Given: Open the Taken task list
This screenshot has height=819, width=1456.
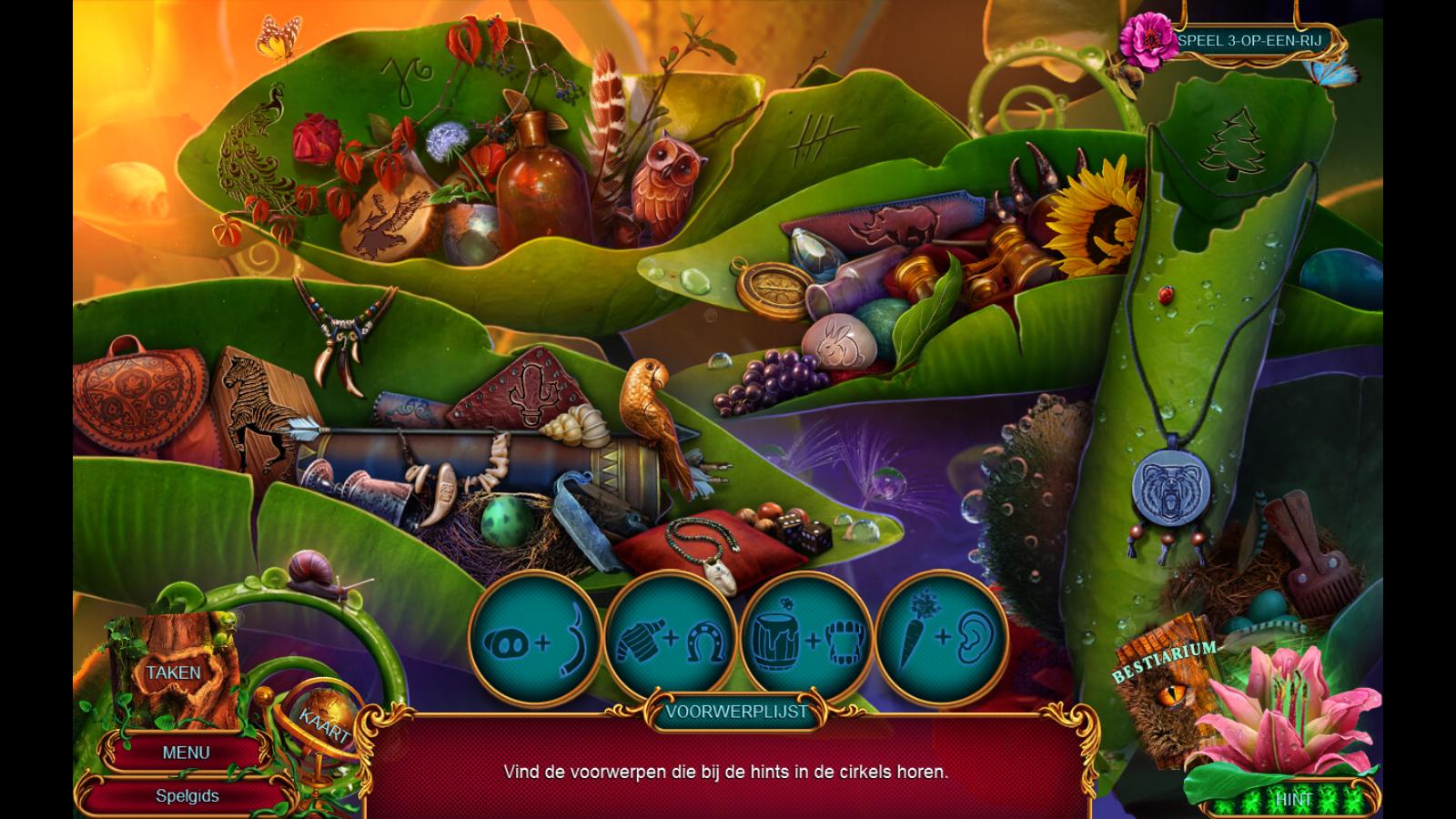Looking at the screenshot, I should 173,672.
